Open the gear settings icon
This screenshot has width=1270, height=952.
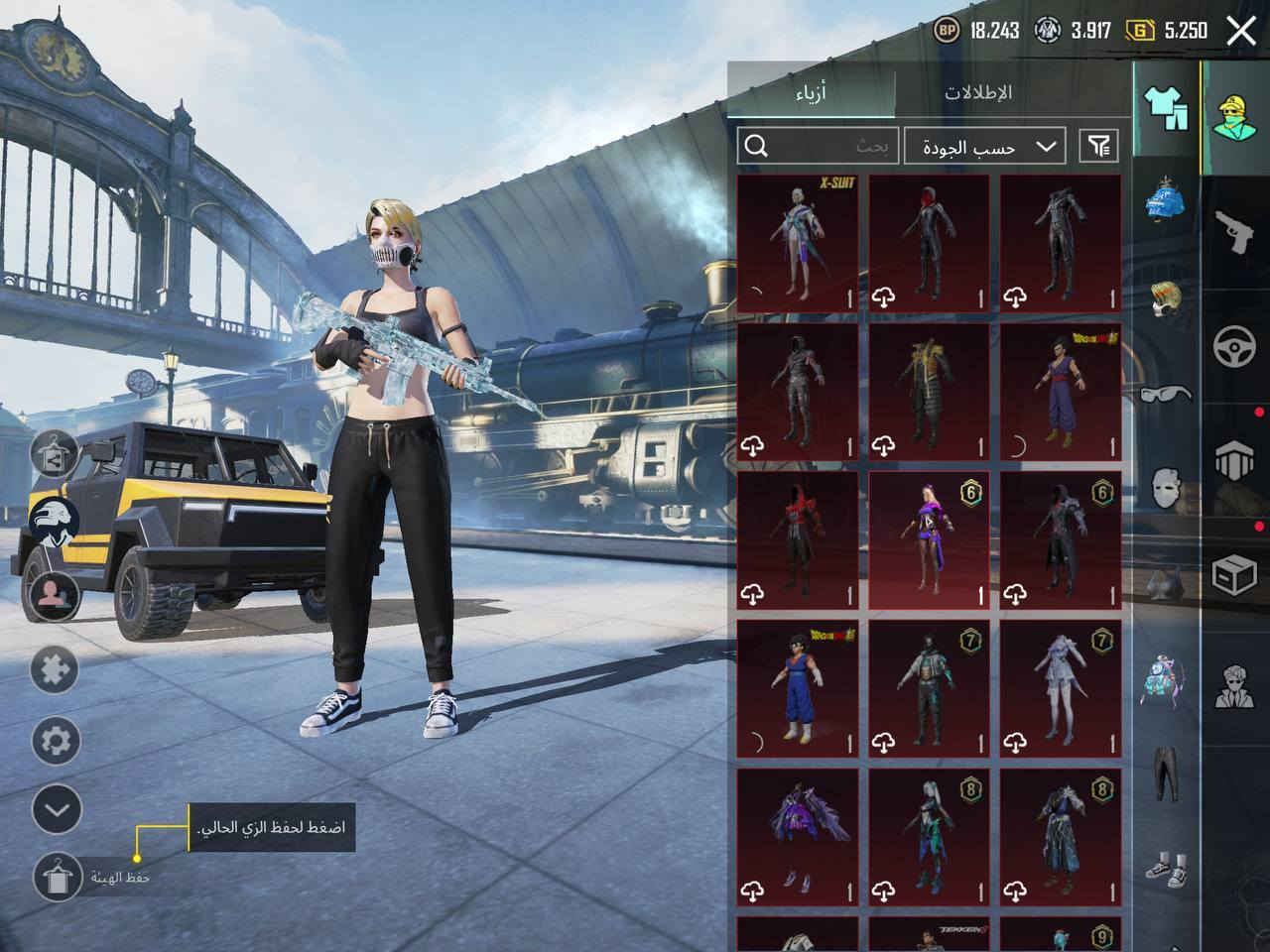coord(56,740)
